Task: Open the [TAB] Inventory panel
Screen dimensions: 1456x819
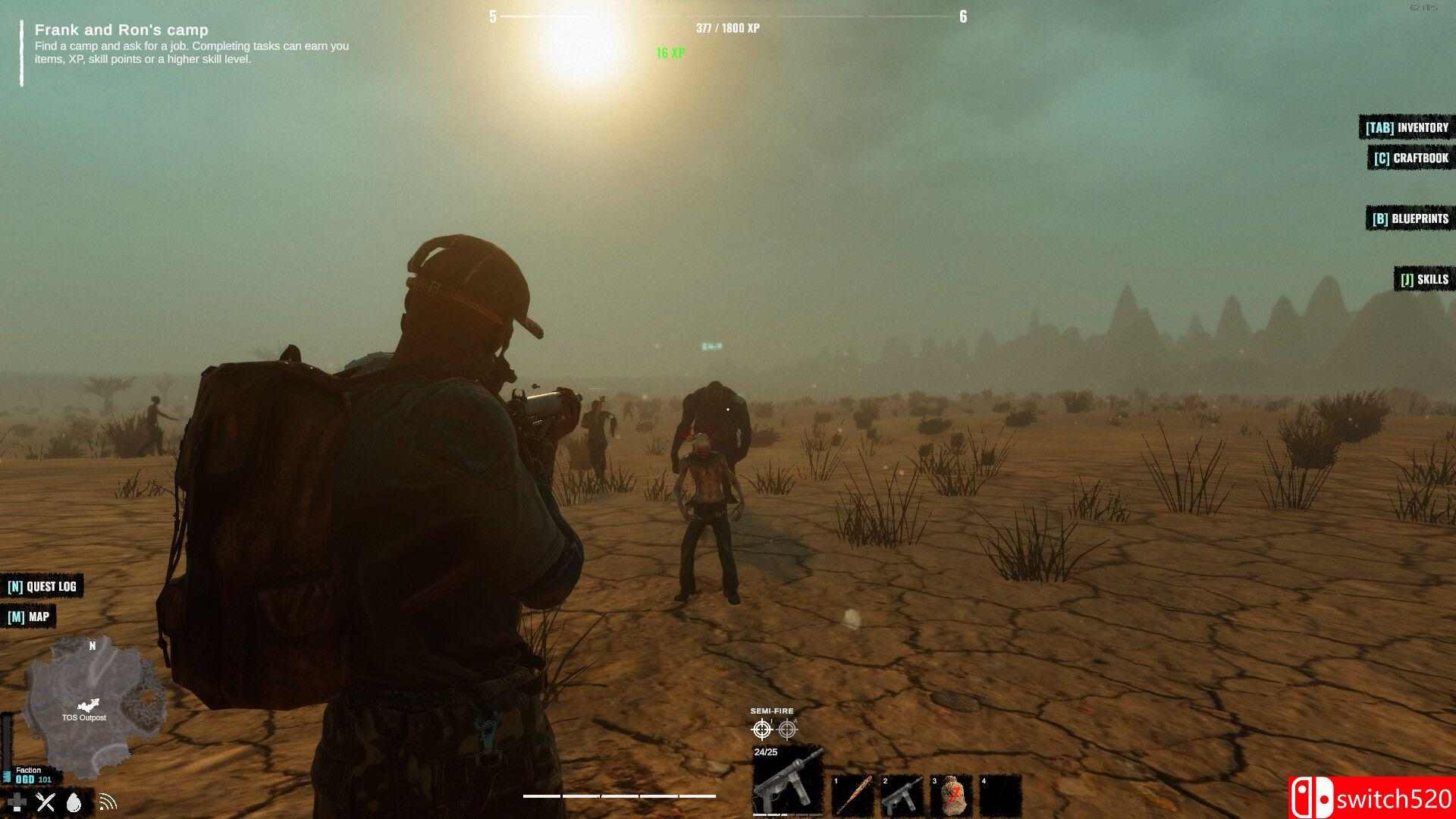Action: [x=1407, y=127]
